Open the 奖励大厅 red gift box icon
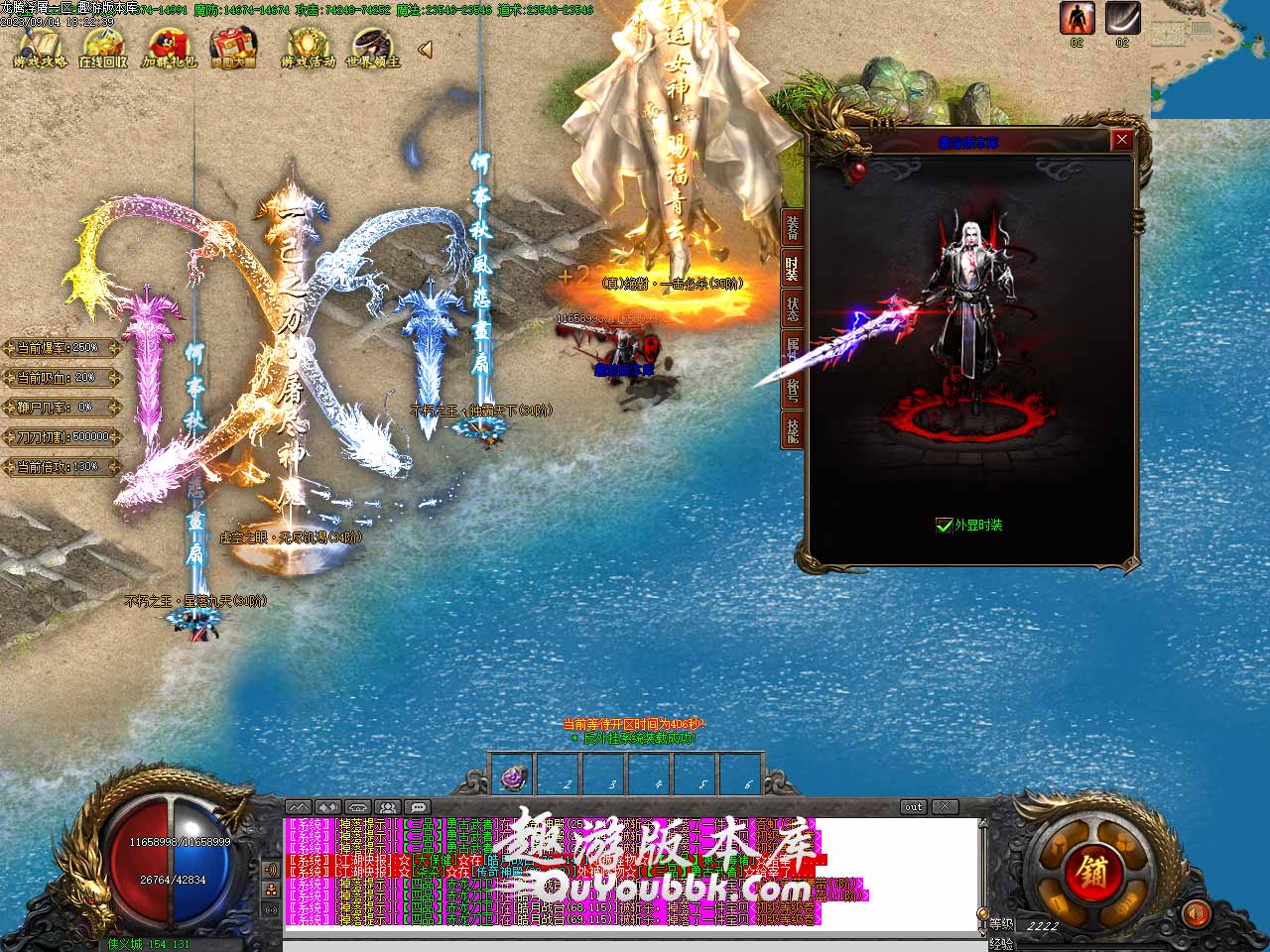 coord(233,47)
